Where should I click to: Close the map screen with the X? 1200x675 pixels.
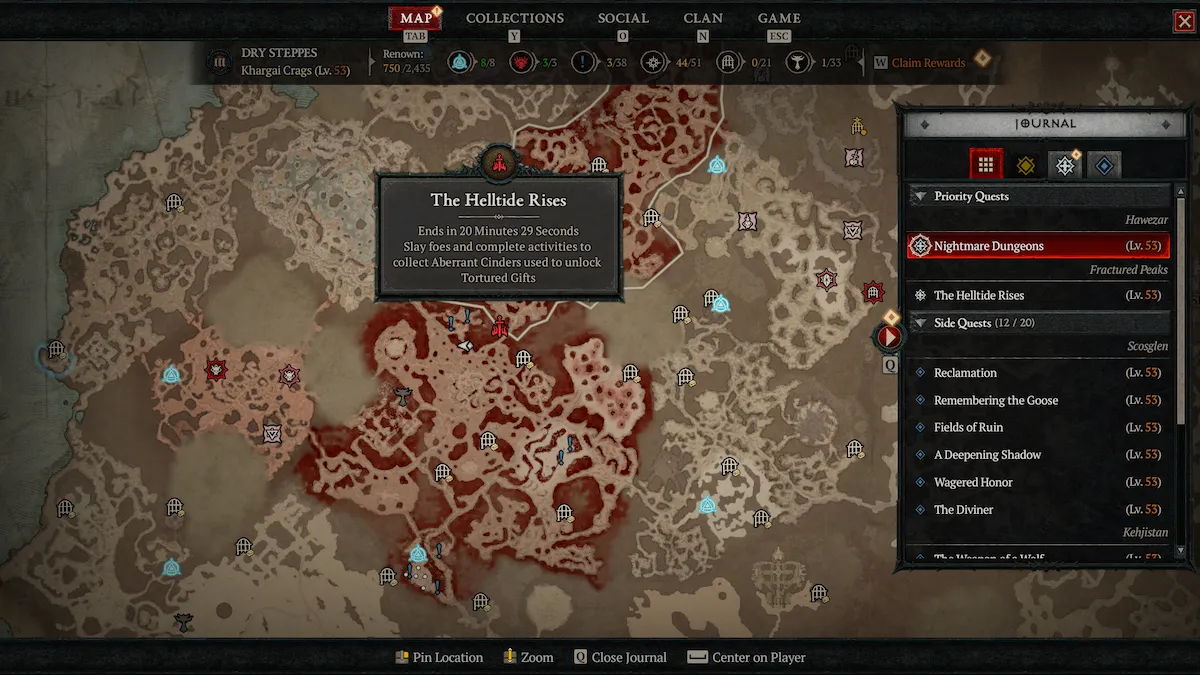coord(1184,21)
